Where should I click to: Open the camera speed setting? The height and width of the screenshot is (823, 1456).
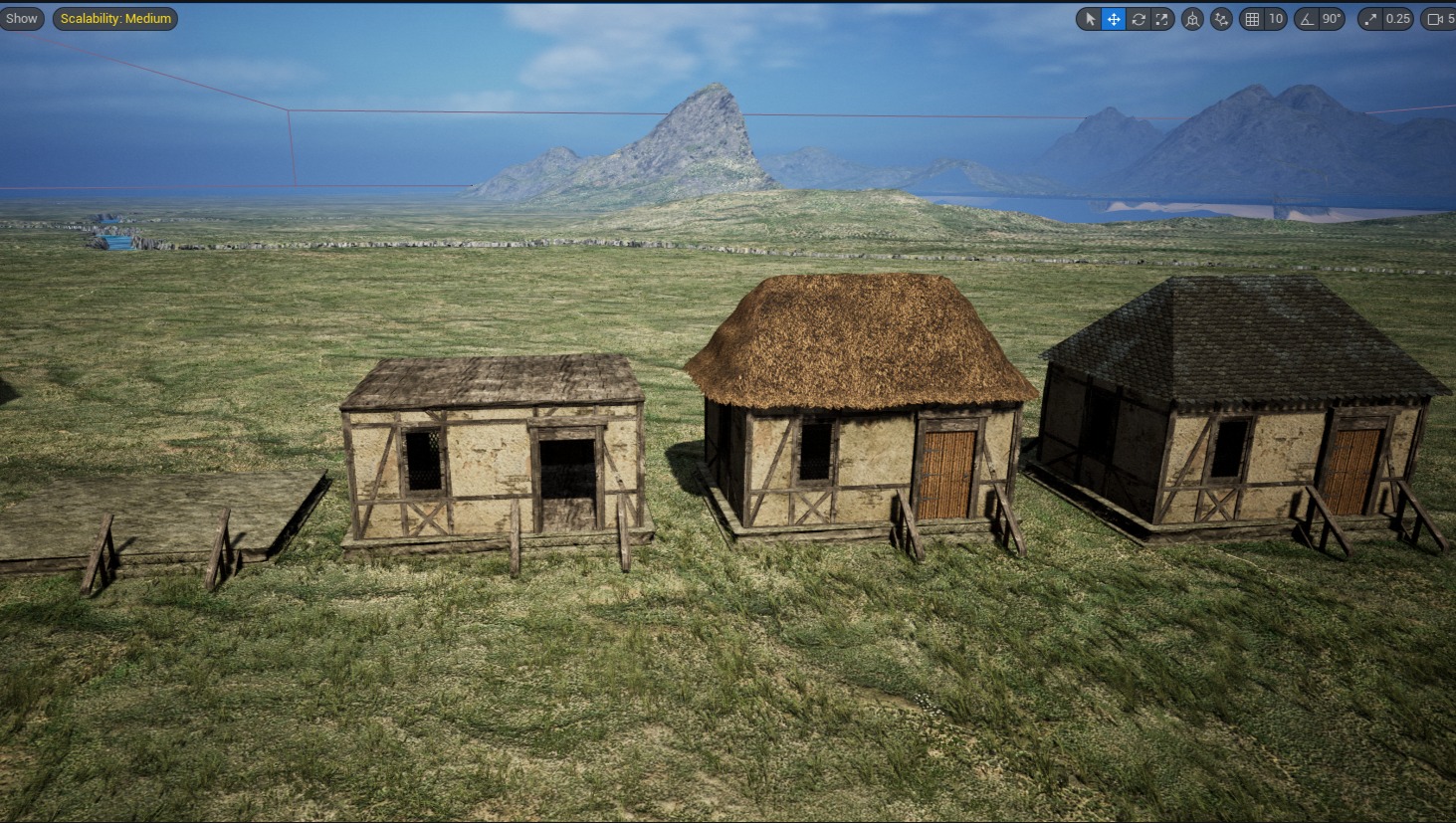[x=1439, y=19]
